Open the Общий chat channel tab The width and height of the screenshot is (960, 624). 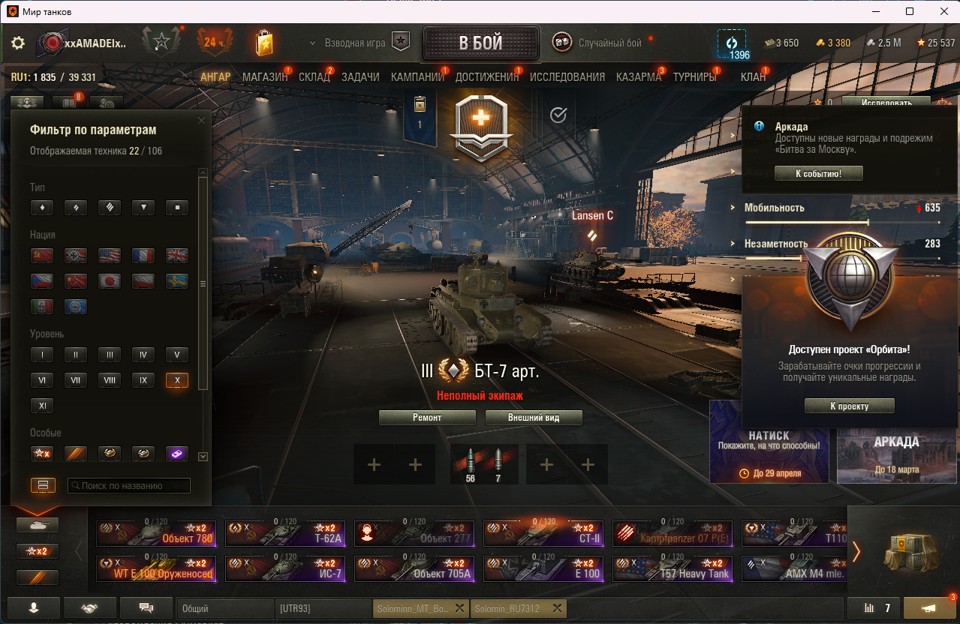(224, 608)
